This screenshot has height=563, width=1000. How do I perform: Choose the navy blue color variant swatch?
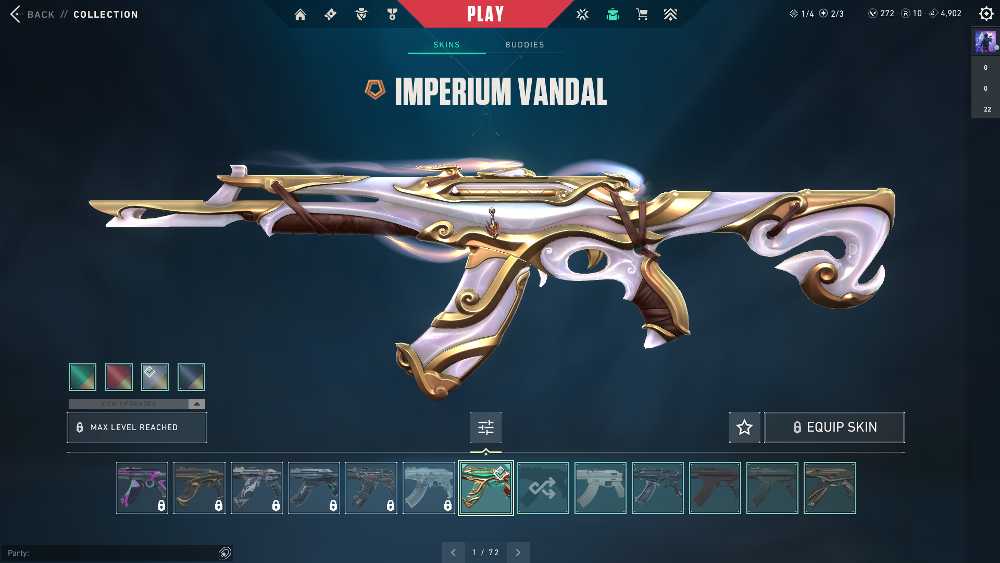click(x=191, y=377)
